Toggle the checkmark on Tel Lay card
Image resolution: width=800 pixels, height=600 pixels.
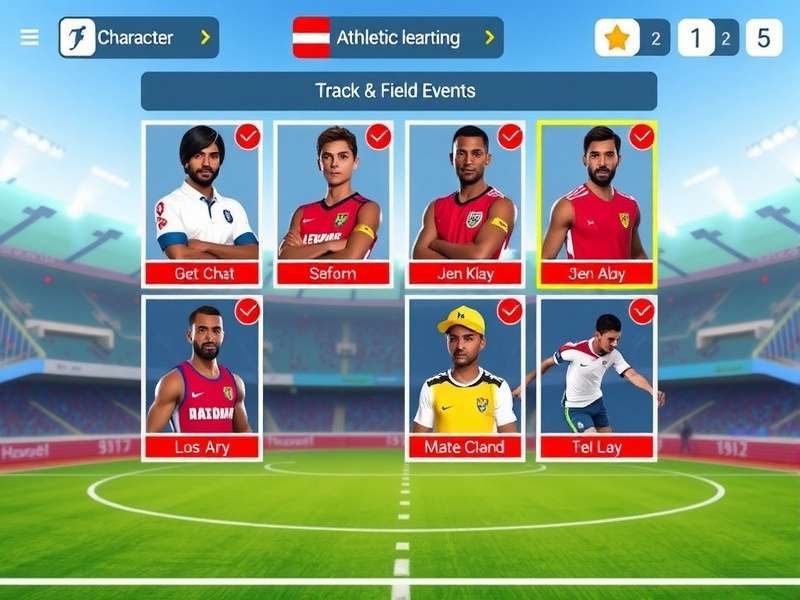click(641, 312)
